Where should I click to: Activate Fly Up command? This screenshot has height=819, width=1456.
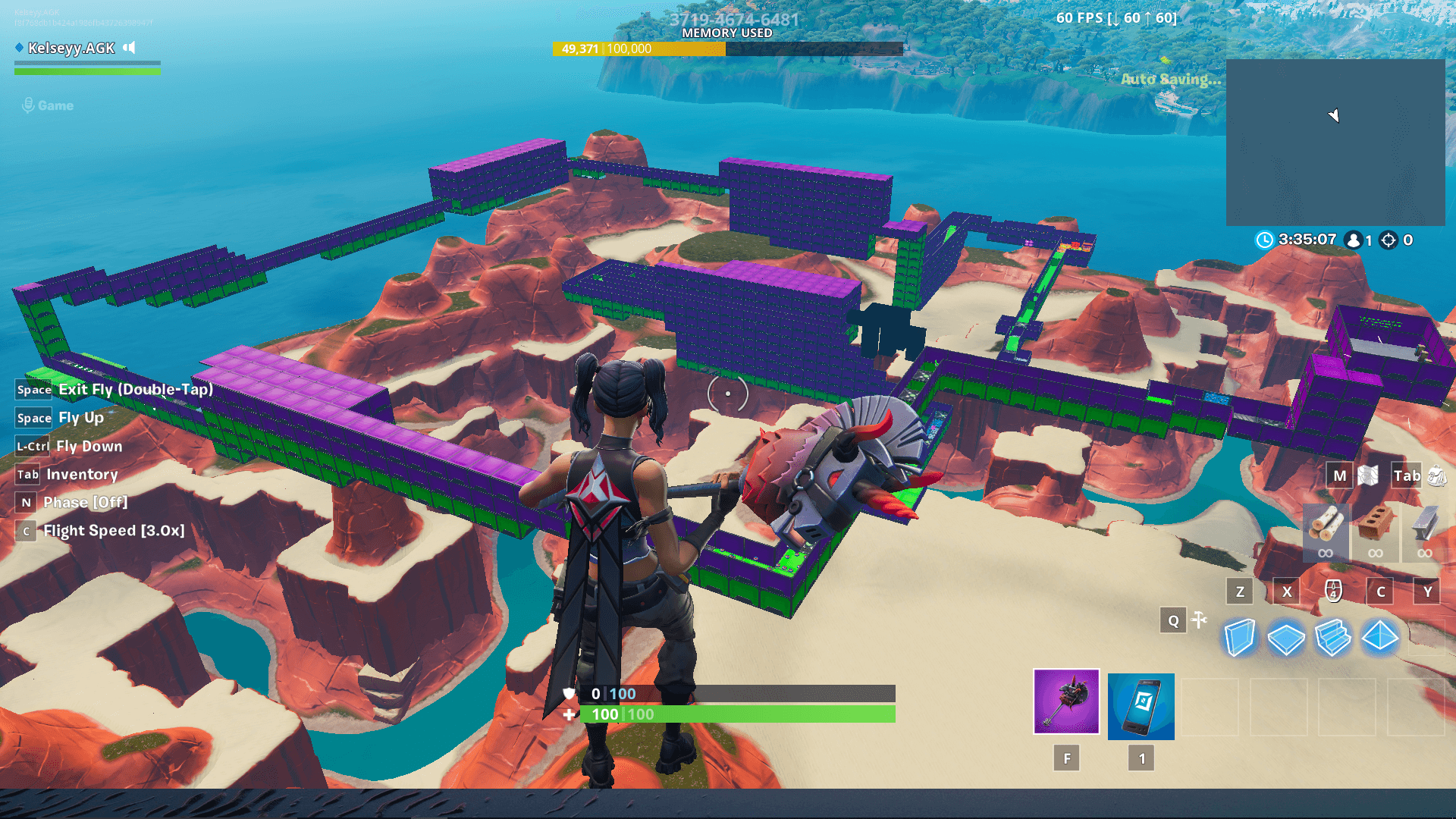point(33,418)
